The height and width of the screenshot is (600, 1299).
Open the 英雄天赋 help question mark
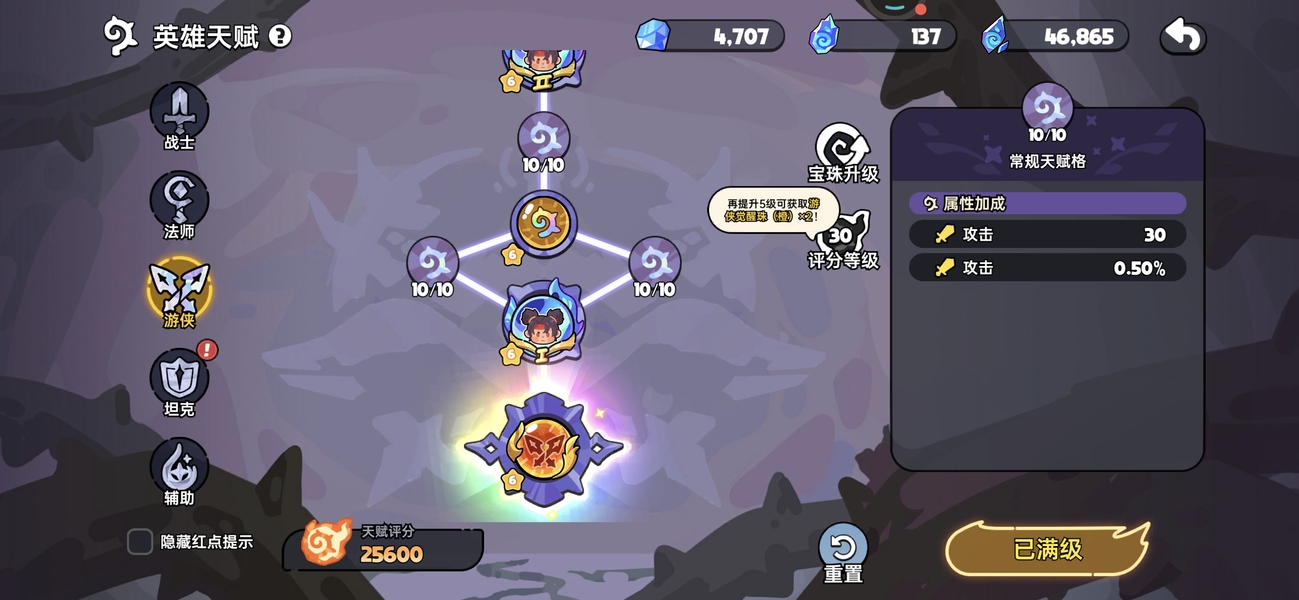coord(281,37)
